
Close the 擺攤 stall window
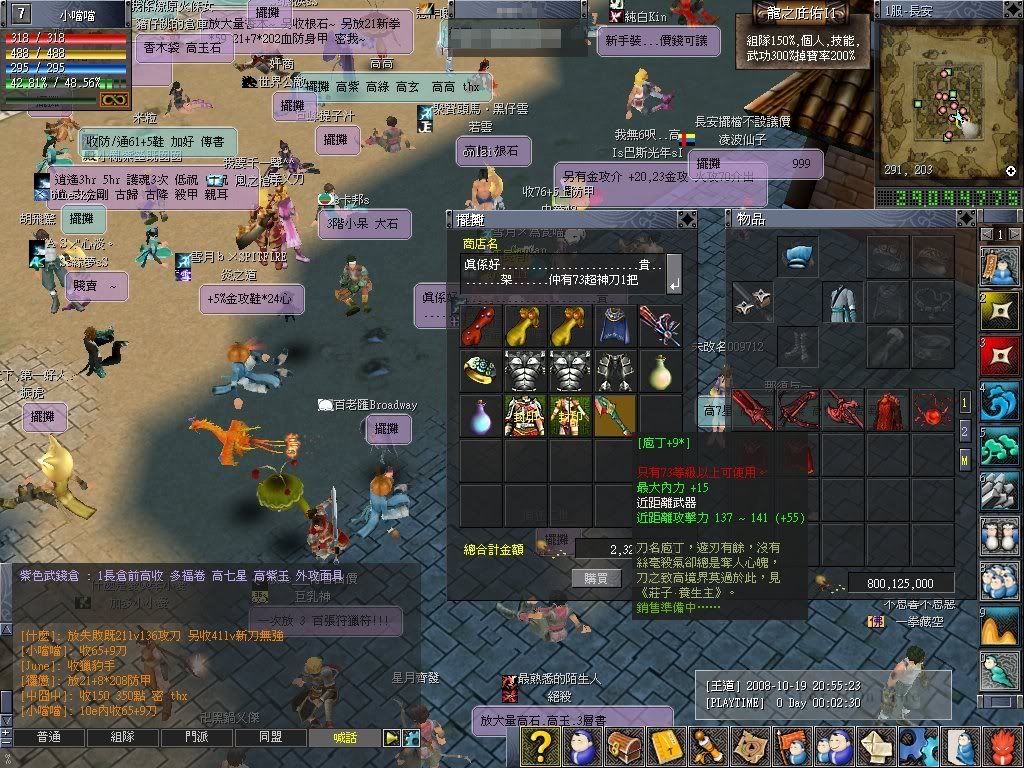click(686, 219)
